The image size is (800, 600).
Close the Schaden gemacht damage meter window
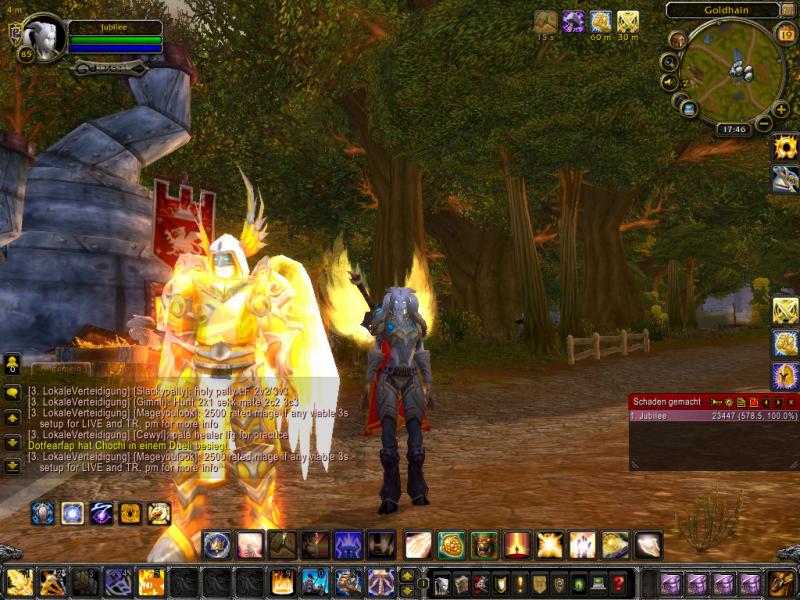[x=791, y=402]
